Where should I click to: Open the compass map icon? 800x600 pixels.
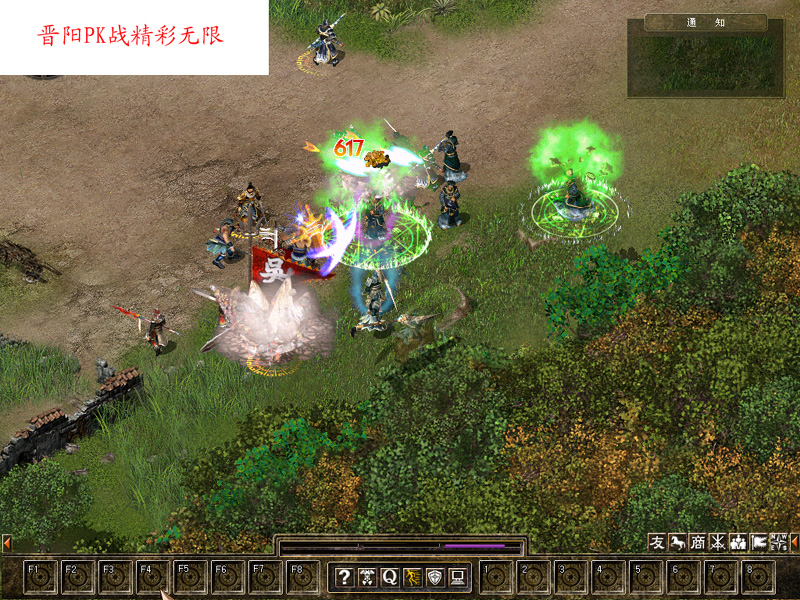[779, 542]
